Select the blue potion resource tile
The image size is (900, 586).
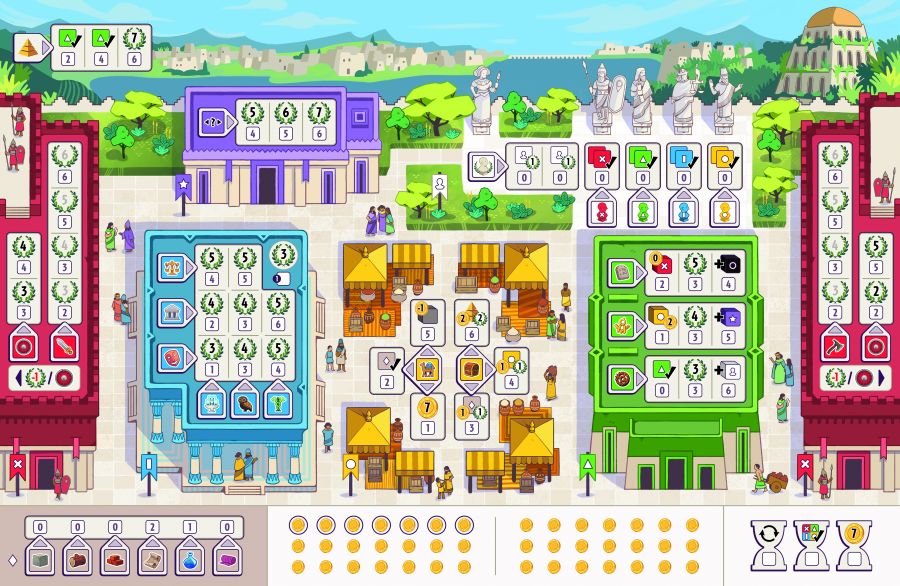[x=189, y=558]
